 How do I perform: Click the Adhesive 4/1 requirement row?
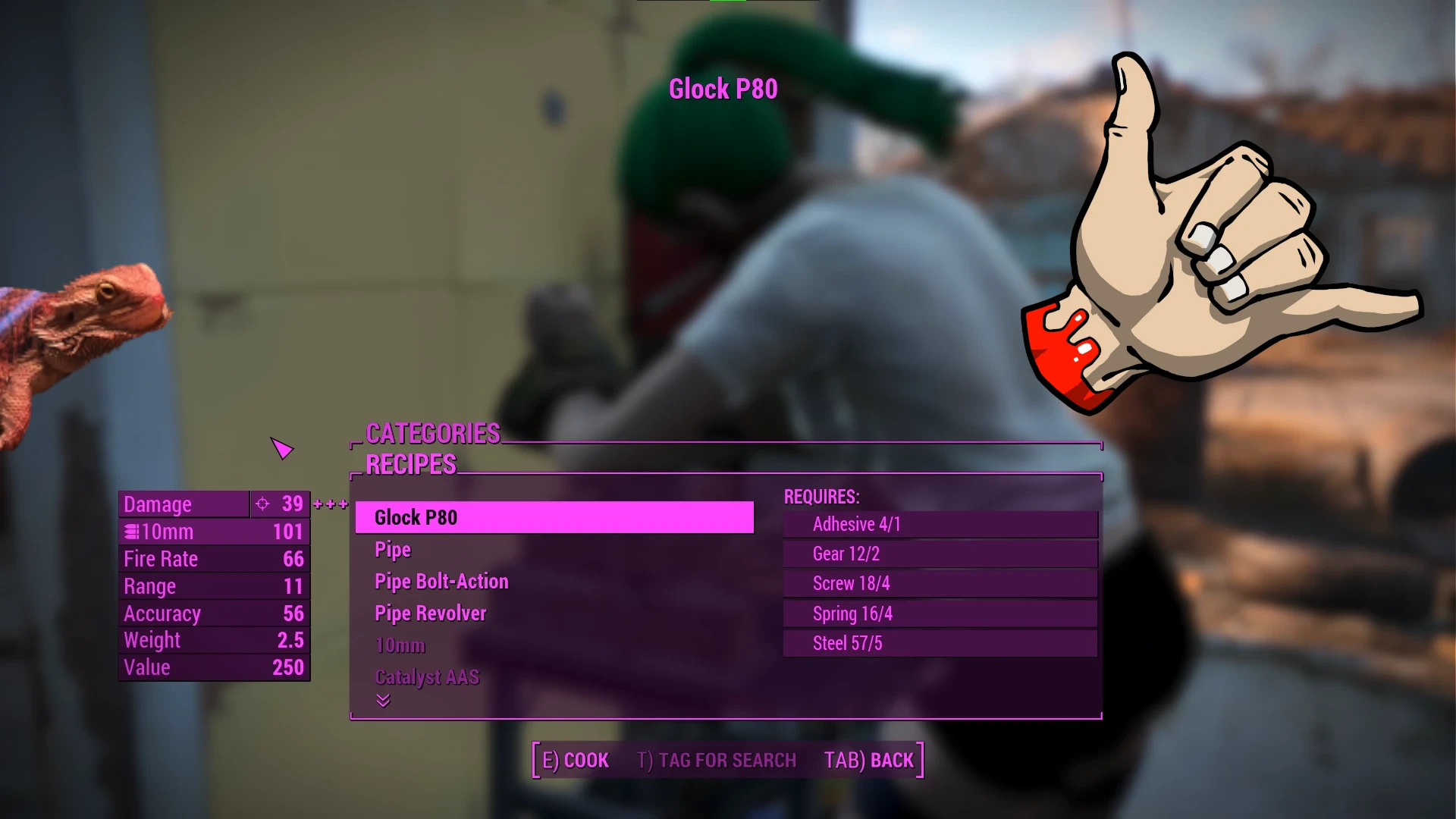[940, 524]
